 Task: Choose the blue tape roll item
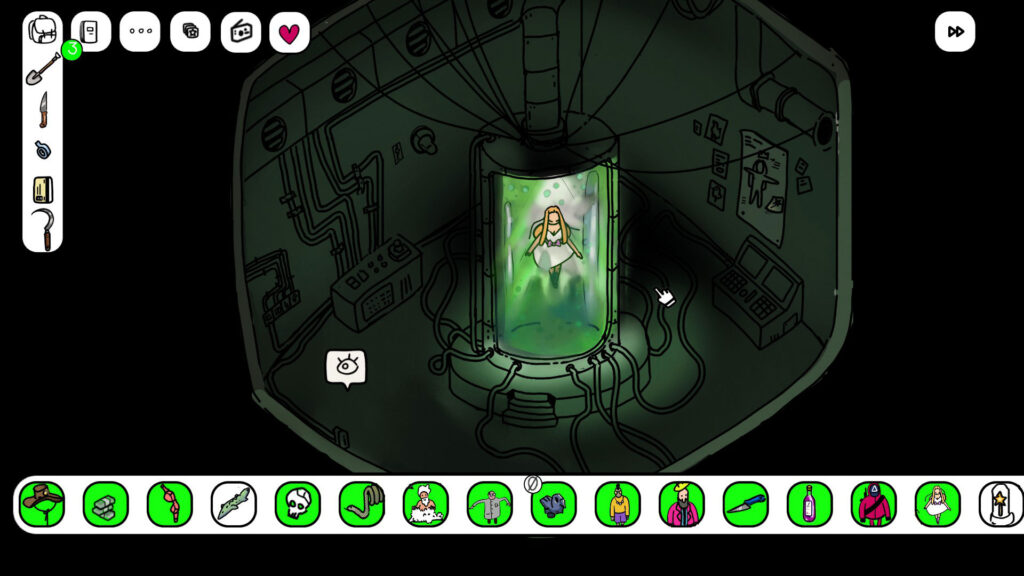[x=43, y=150]
